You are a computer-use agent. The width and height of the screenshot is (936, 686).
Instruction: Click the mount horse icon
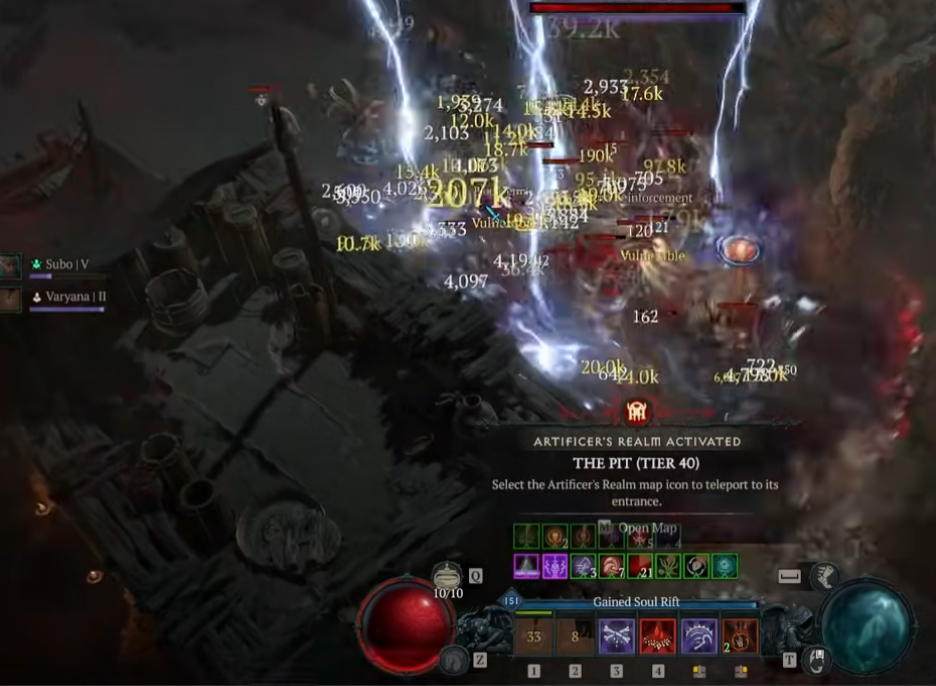coord(455,657)
